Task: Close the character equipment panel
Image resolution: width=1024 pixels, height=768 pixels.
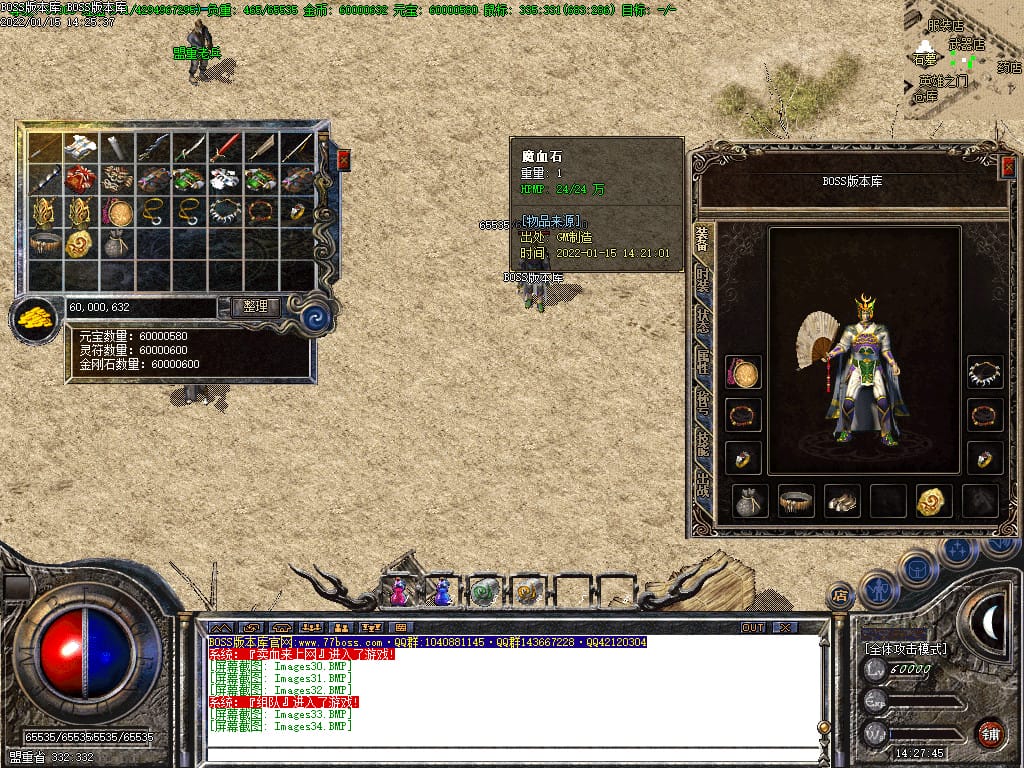Action: point(1007,168)
